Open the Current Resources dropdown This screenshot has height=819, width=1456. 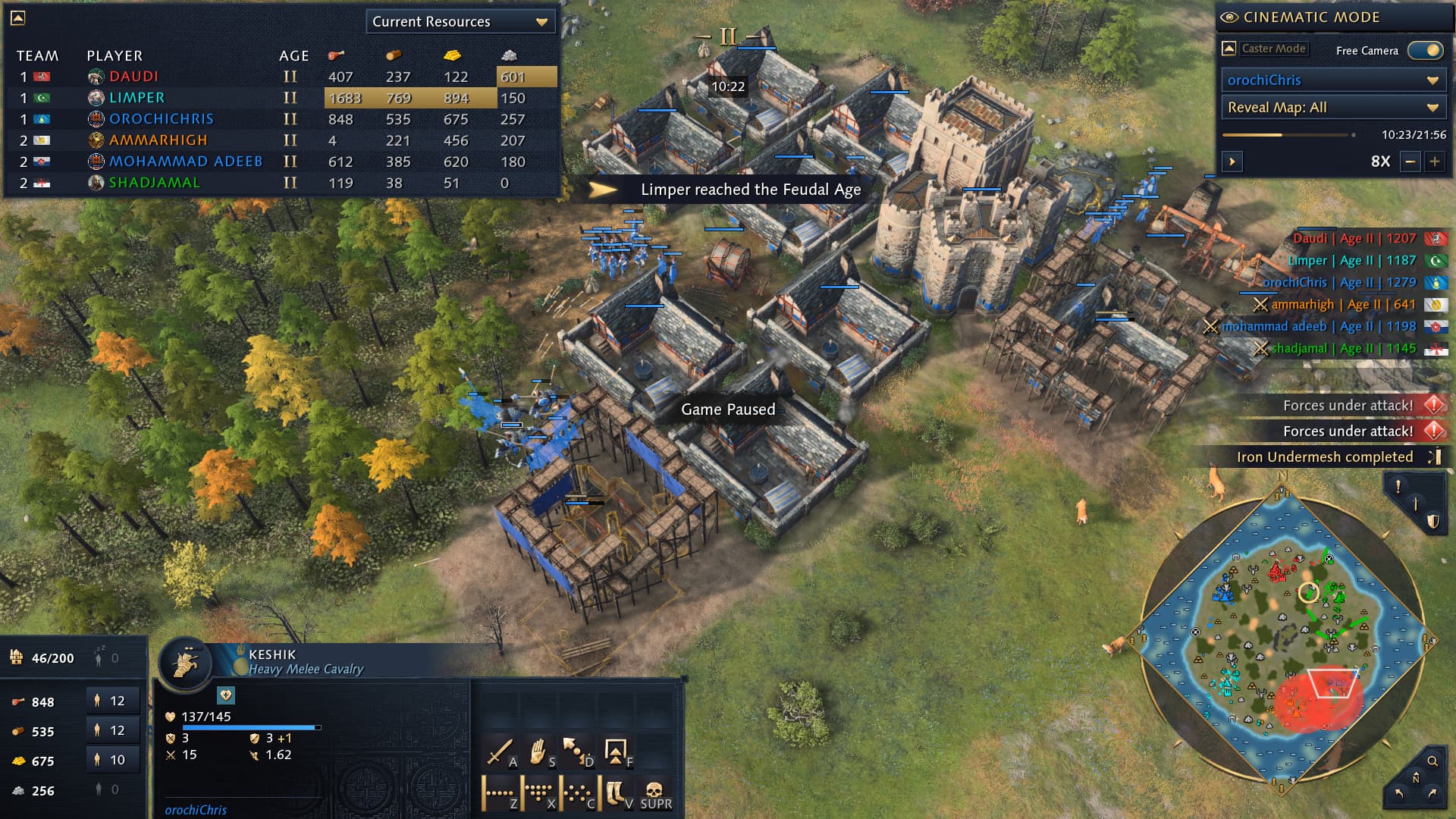(460, 21)
